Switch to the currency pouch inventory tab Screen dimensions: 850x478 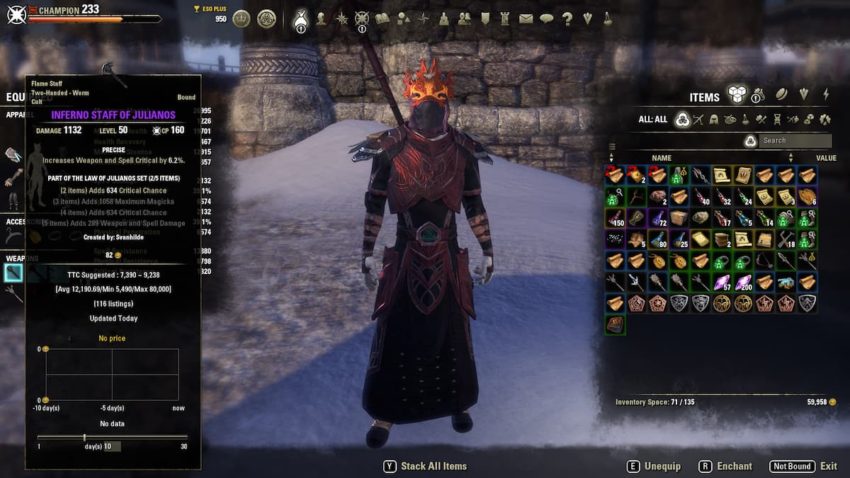(756, 96)
